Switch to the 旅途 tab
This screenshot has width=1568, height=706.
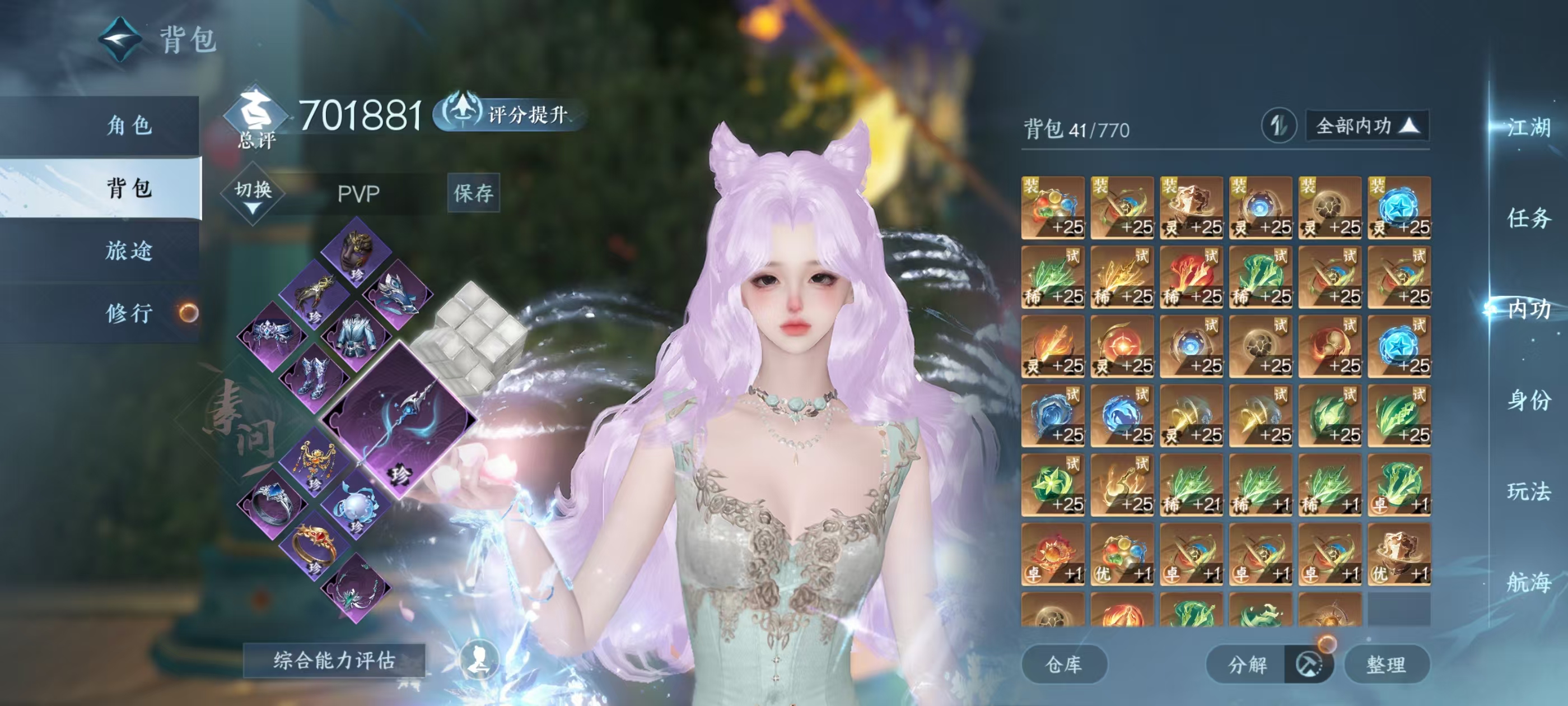[x=129, y=250]
